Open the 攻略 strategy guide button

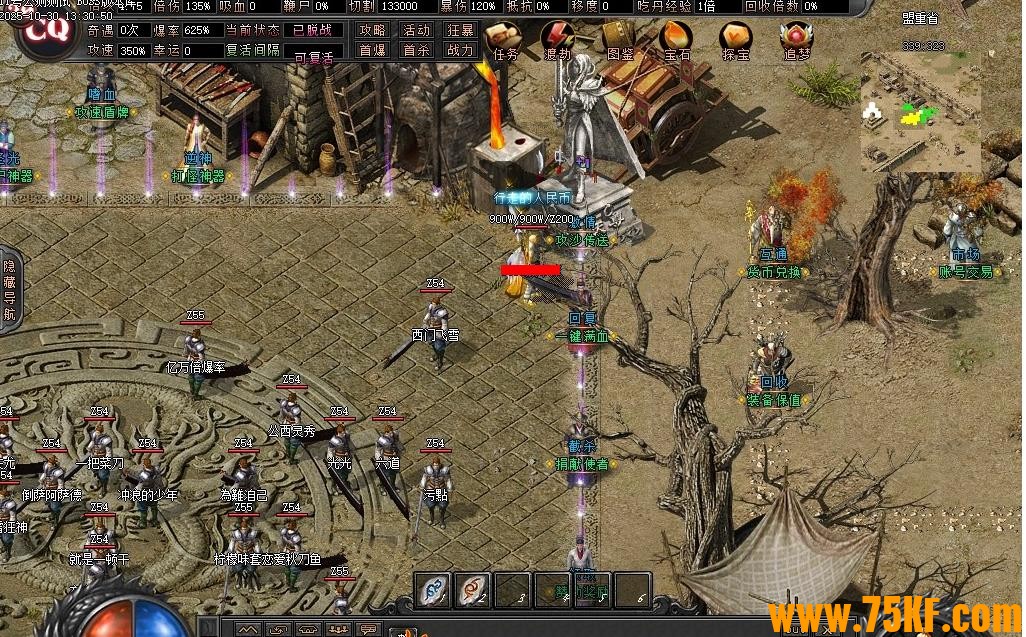pos(372,30)
